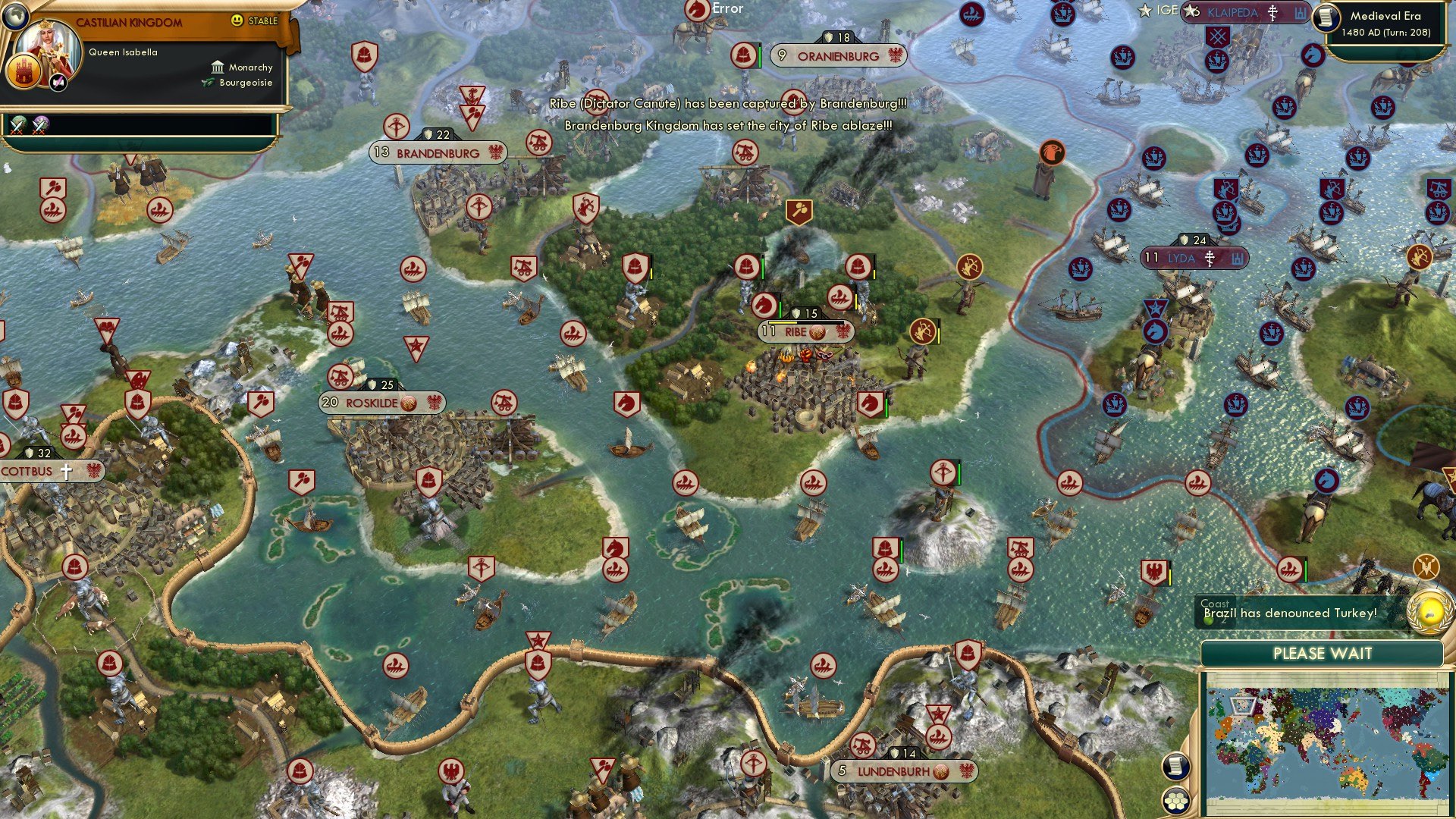Check happiness via the STABLE smiley icon
This screenshot has height=819, width=1456.
click(x=237, y=20)
